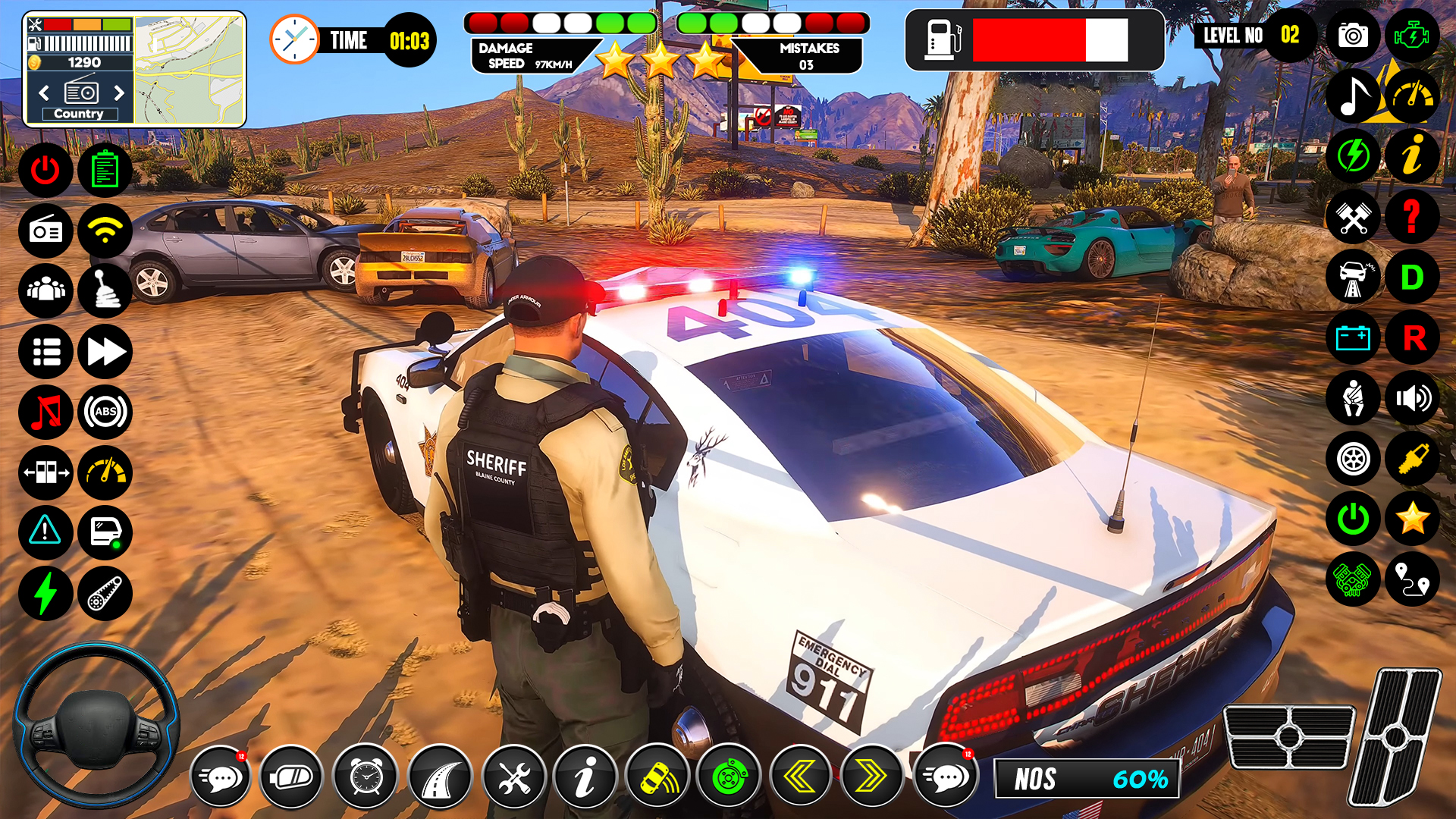Click the red question mark help icon
This screenshot has height=819, width=1456.
[x=1412, y=217]
